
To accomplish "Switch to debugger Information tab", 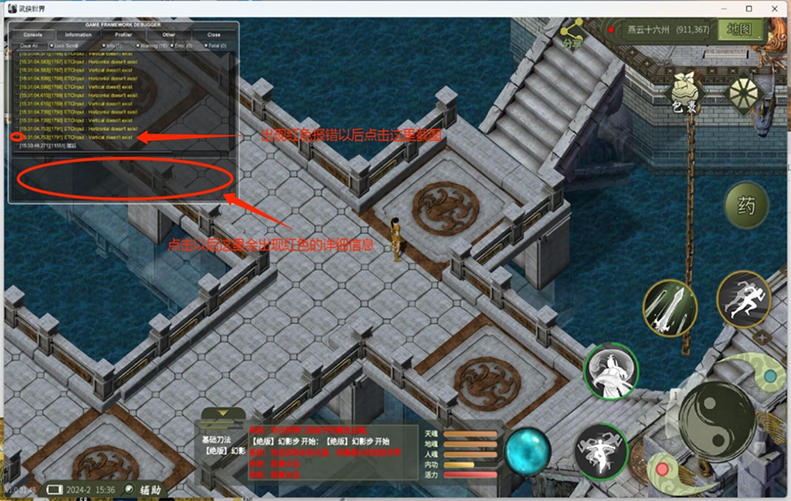I will (78, 34).
